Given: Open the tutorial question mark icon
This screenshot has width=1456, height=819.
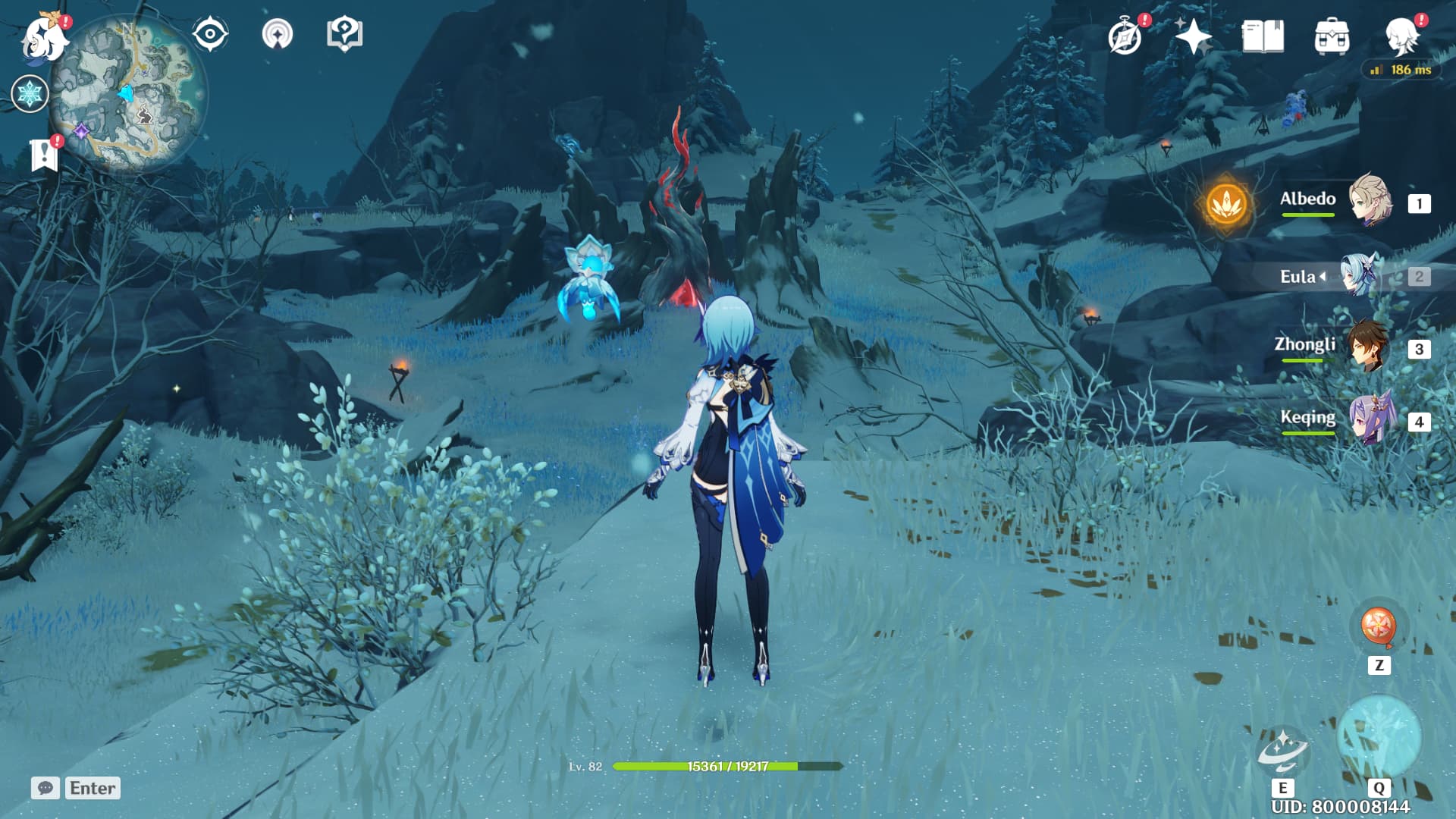Looking at the screenshot, I should (x=344, y=34).
